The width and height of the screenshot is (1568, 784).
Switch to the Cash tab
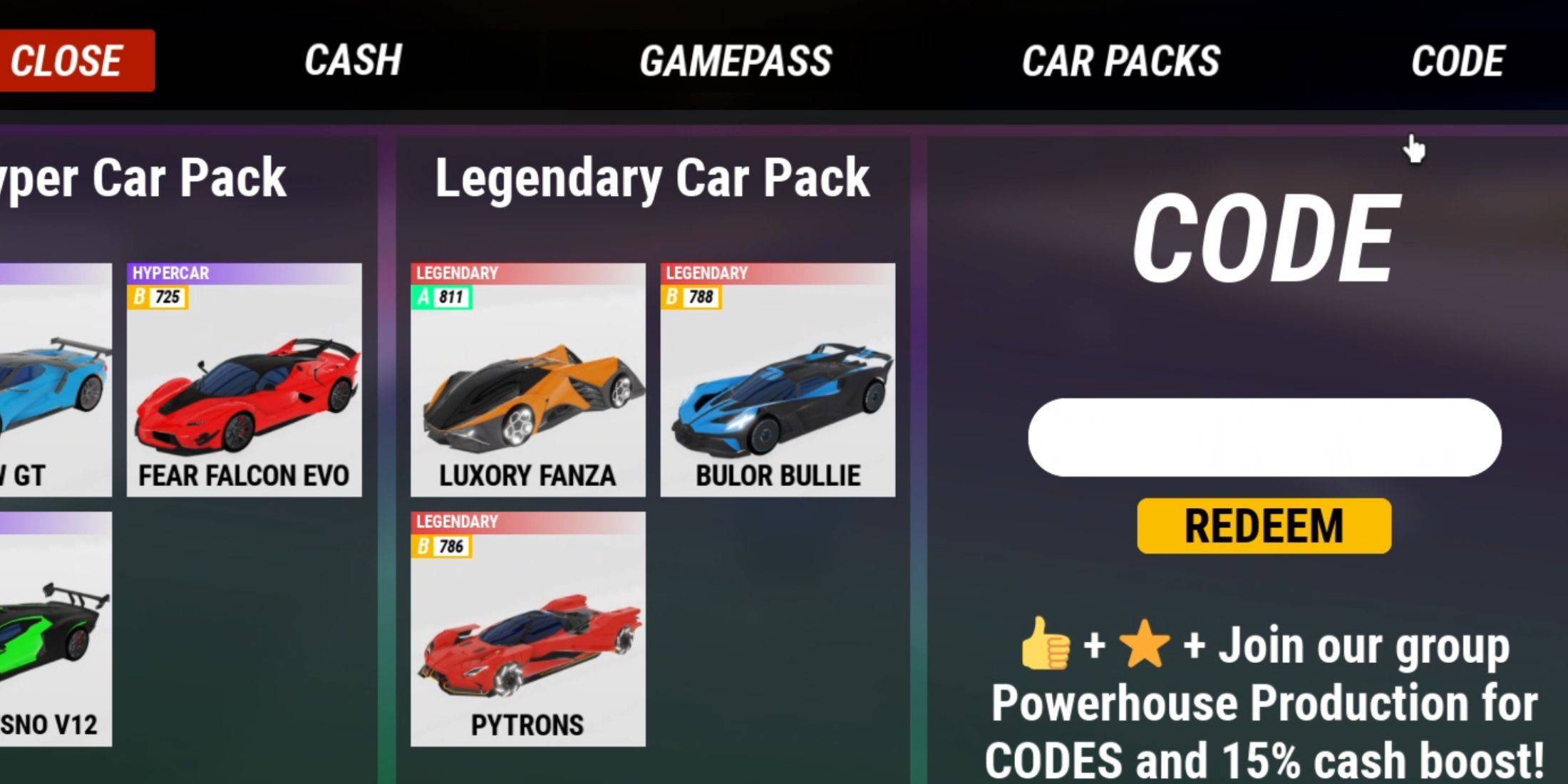[353, 61]
